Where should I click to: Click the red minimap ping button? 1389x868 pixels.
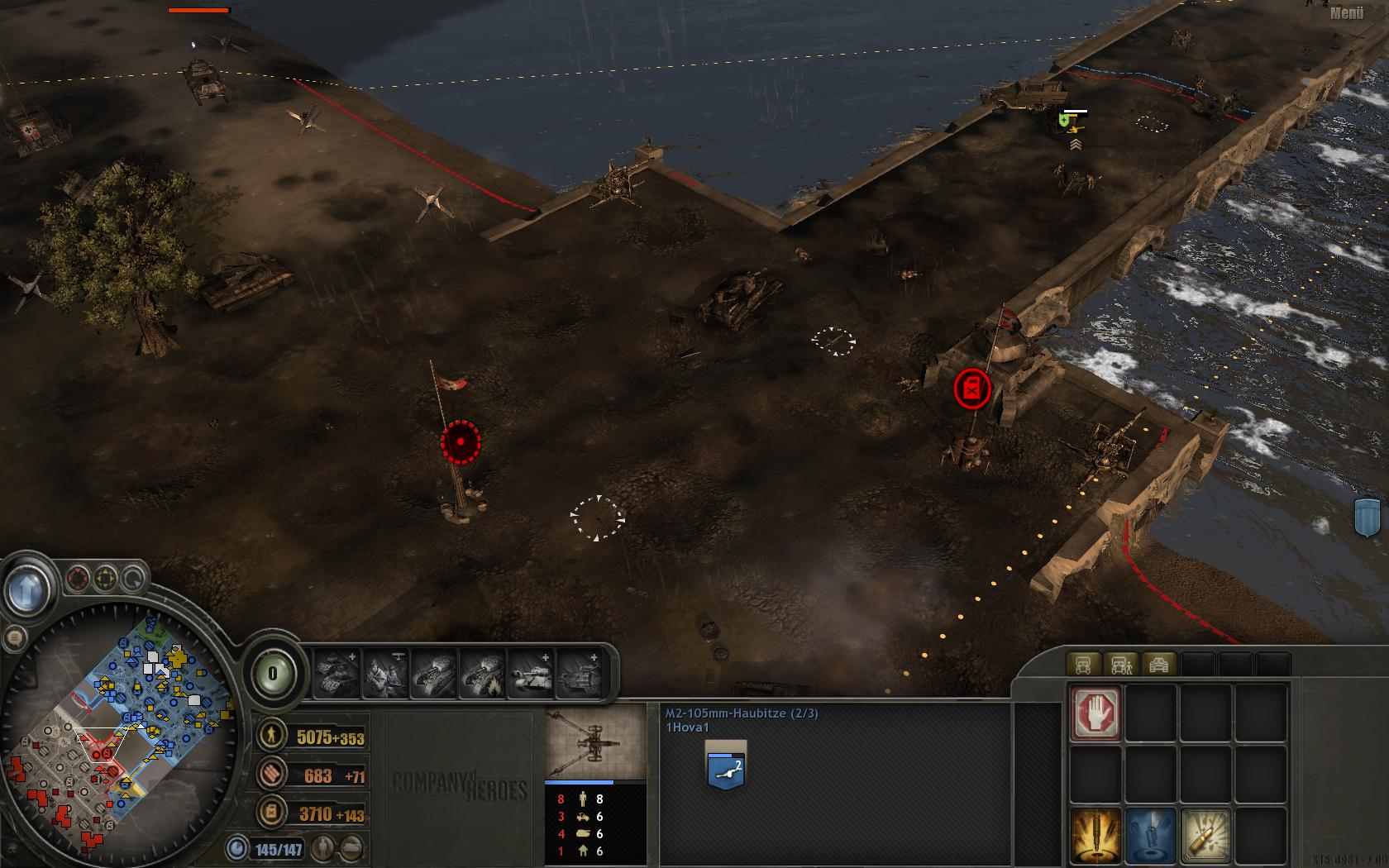[x=79, y=577]
